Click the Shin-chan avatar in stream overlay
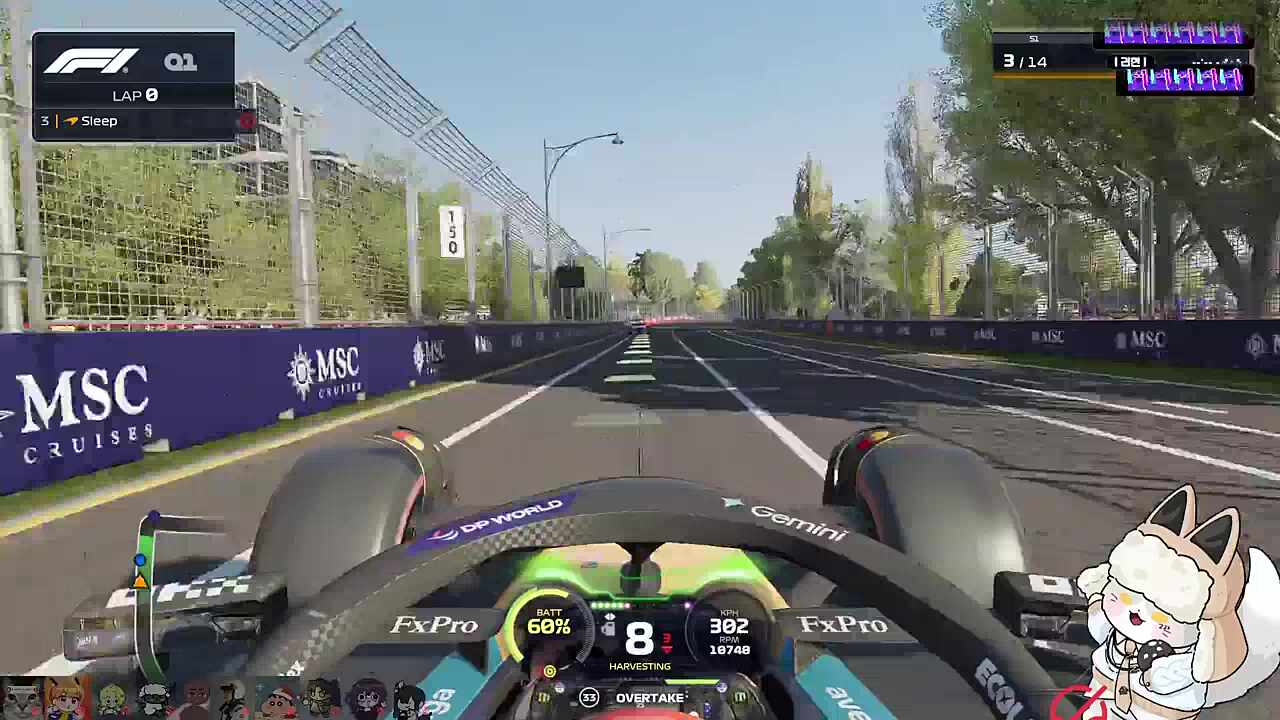This screenshot has width=1280, height=720. pyautogui.click(x=278, y=699)
